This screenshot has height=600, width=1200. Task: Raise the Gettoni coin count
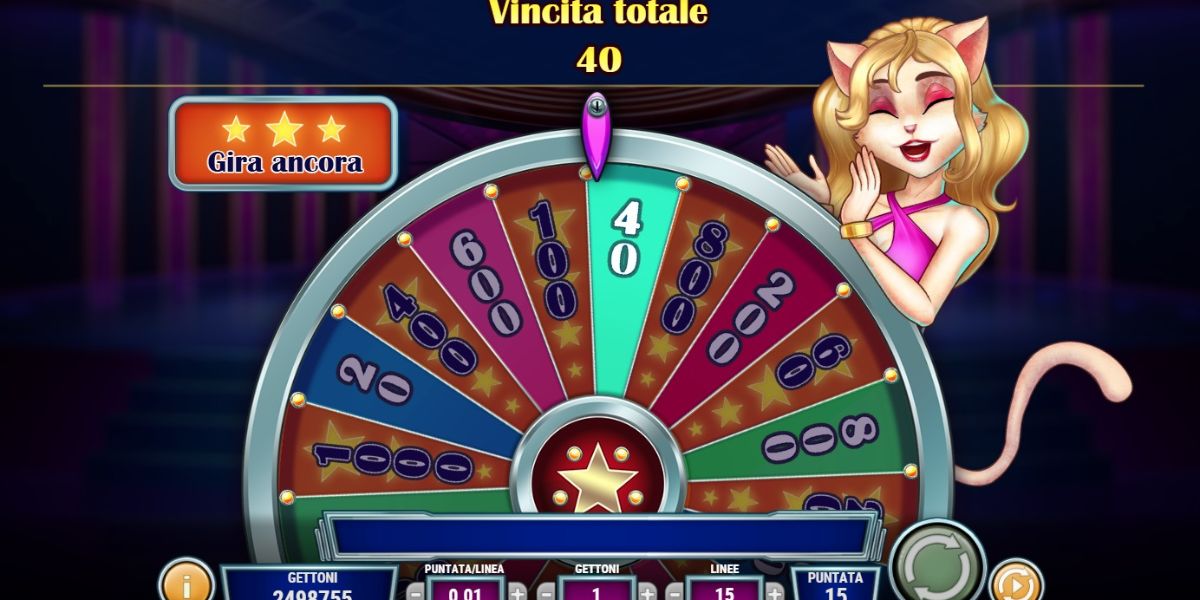647,591
